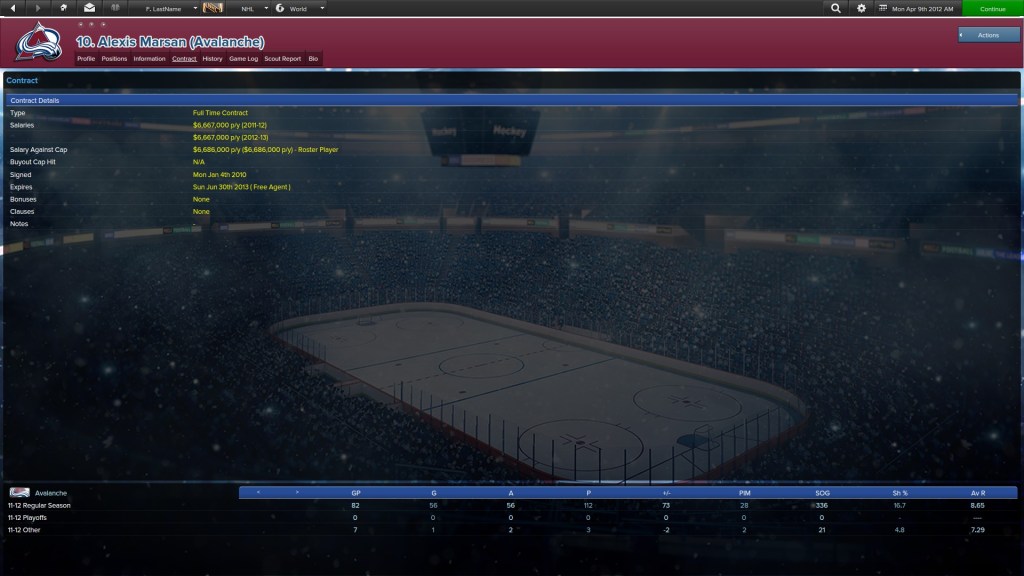Open the home screen icon
The height and width of the screenshot is (576, 1024).
click(x=64, y=8)
